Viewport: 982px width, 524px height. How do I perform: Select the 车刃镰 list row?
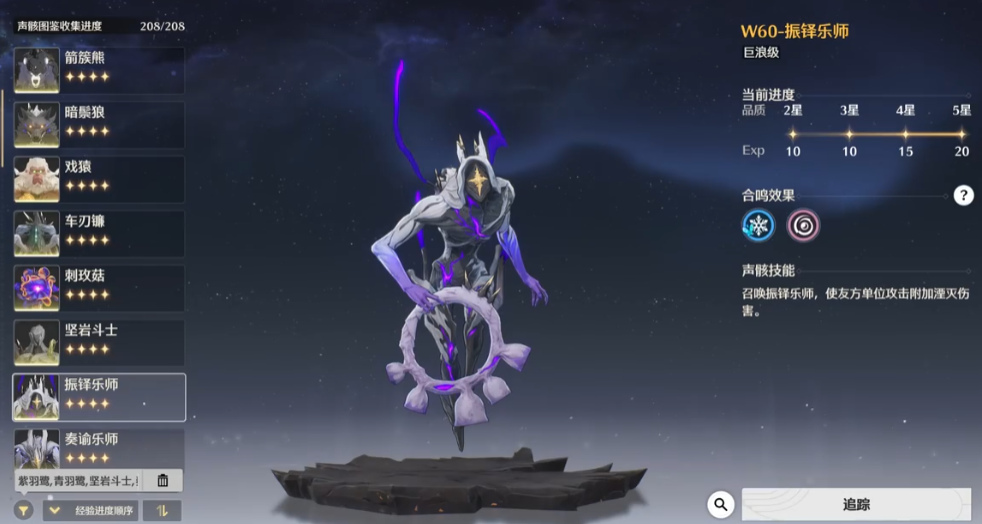[x=98, y=233]
